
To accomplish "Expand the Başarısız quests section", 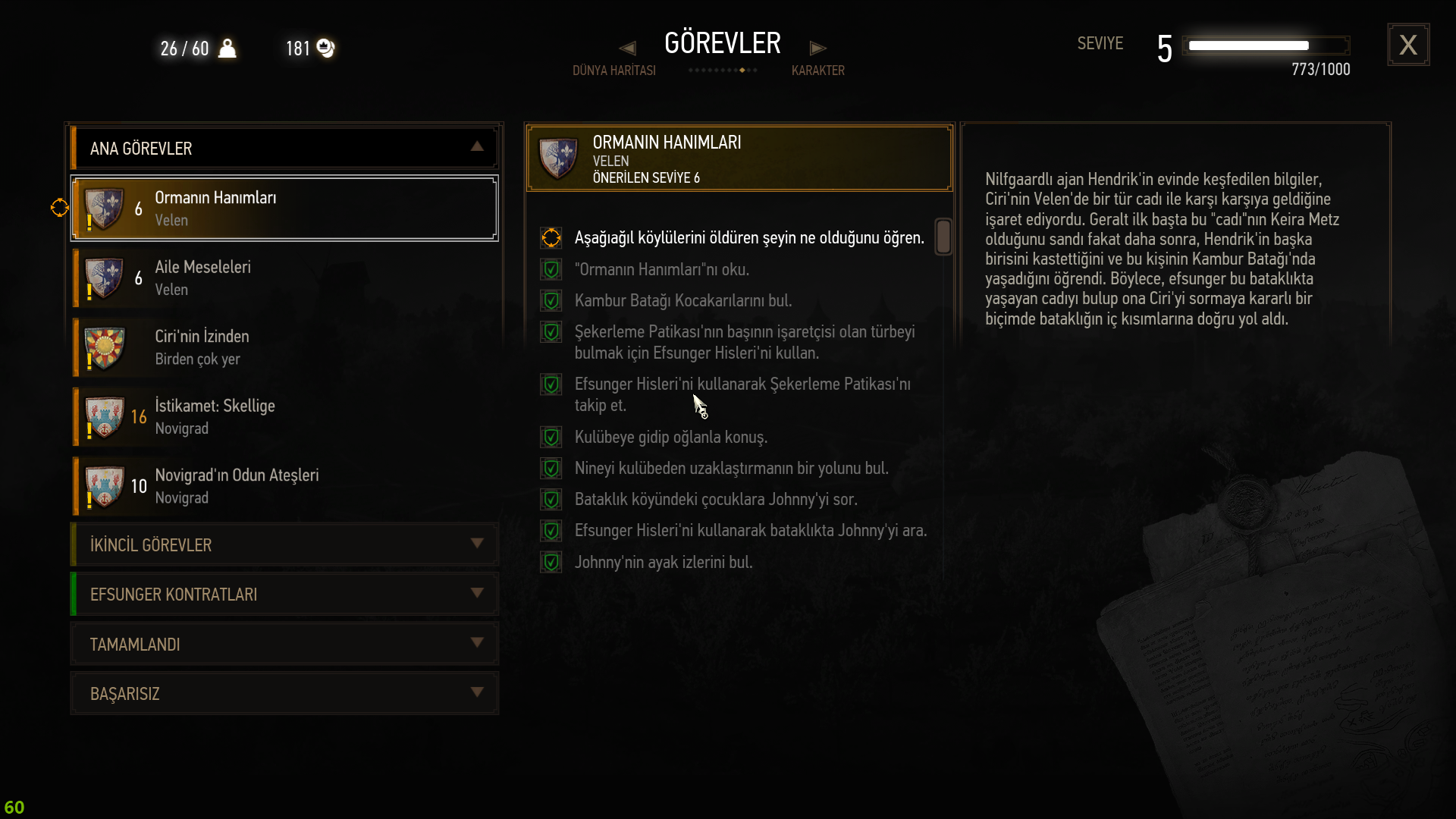I will [284, 693].
